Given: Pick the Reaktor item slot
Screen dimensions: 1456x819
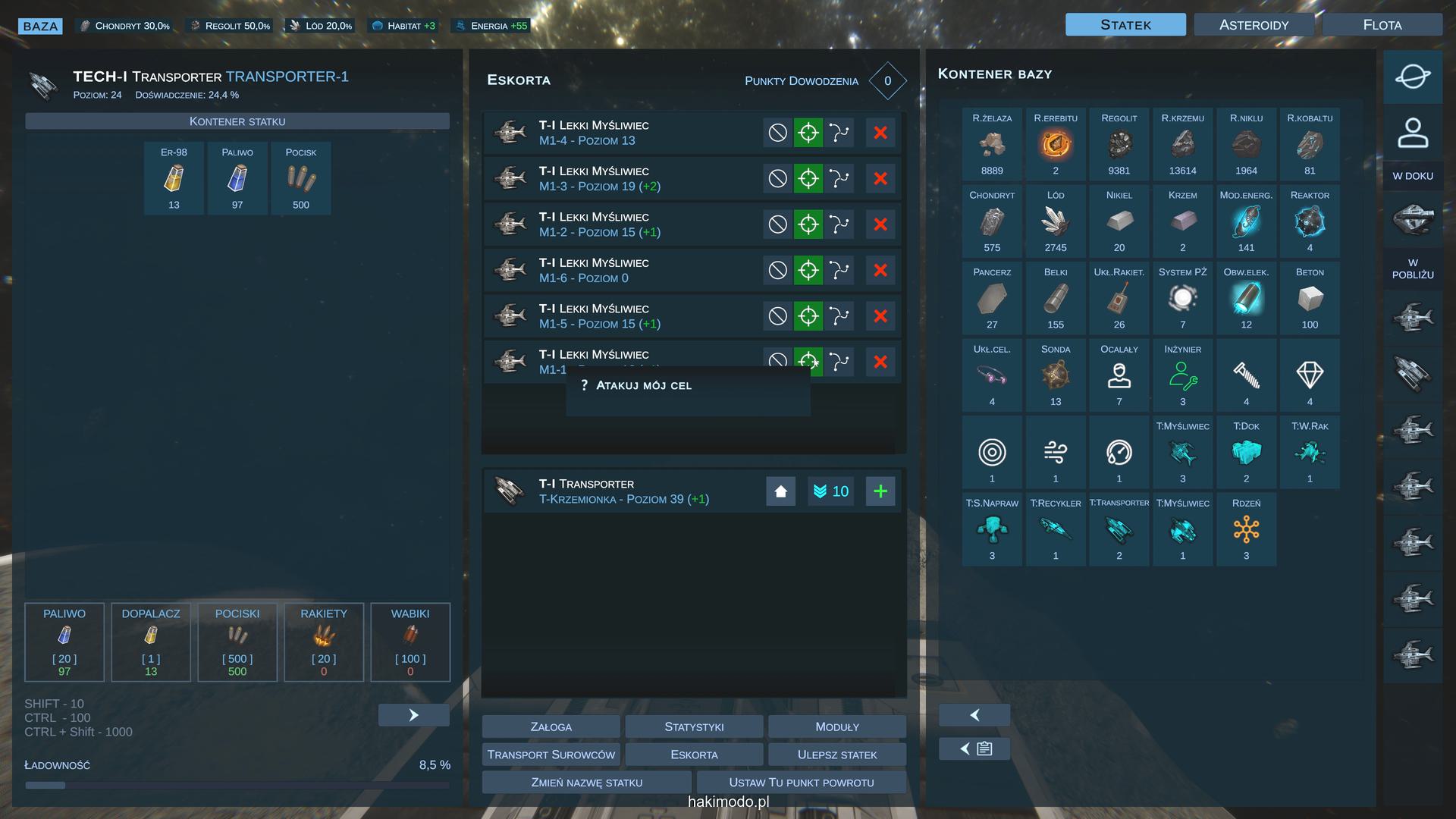Looking at the screenshot, I should pos(1309,221).
